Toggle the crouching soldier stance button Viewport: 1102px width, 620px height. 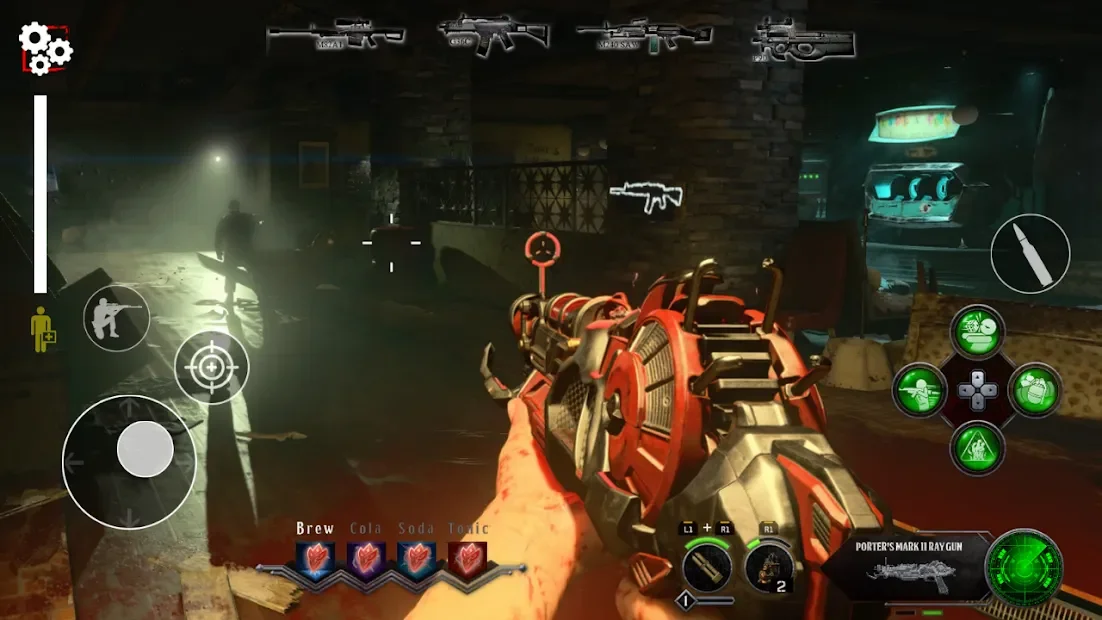116,318
